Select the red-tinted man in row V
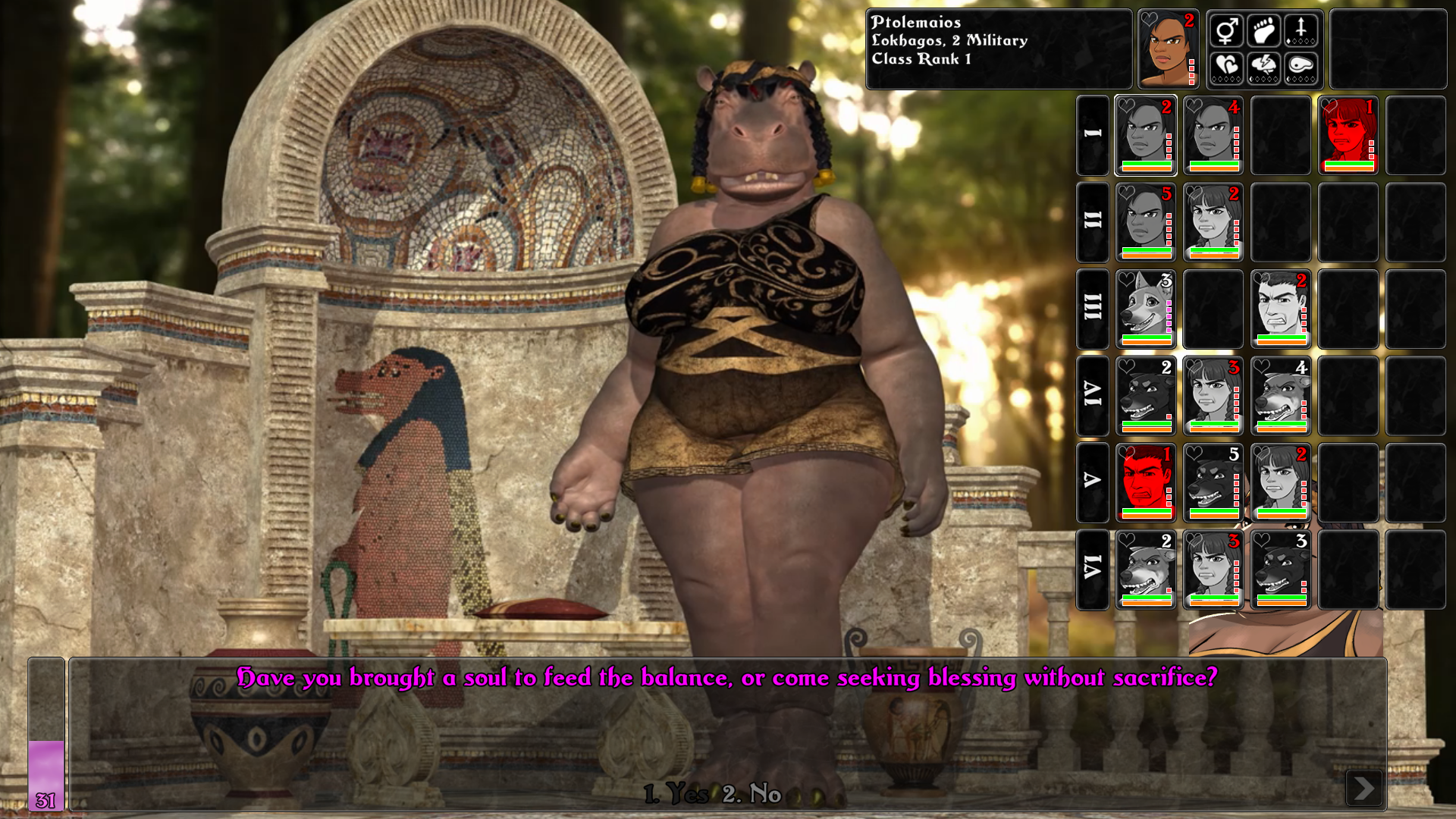Viewport: 1456px width, 819px height. point(1146,483)
